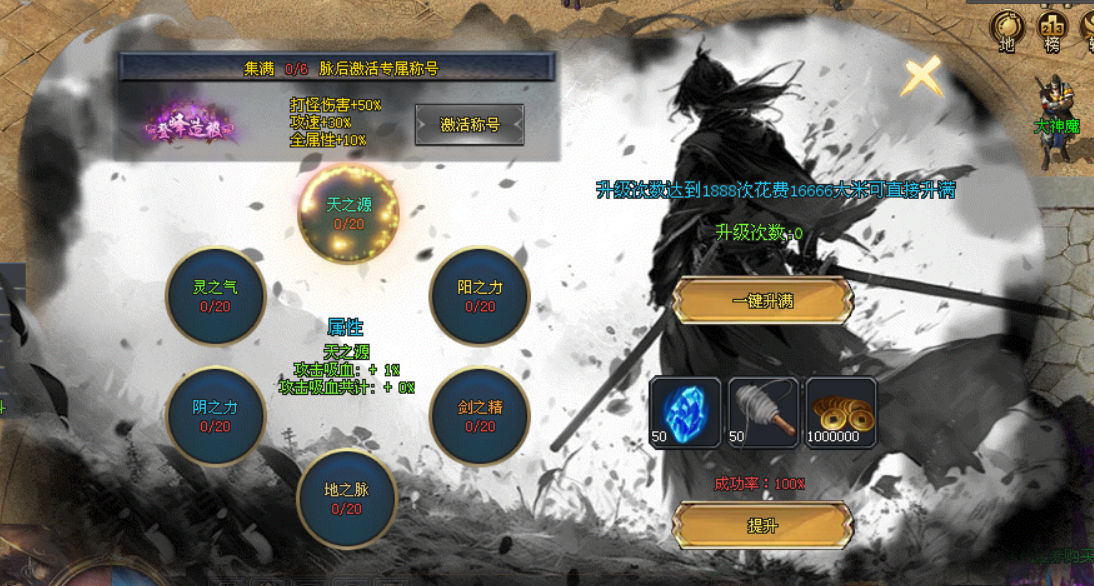Select the 剑之精 orb
Viewport: 1094px width, 586px height.
(480, 416)
